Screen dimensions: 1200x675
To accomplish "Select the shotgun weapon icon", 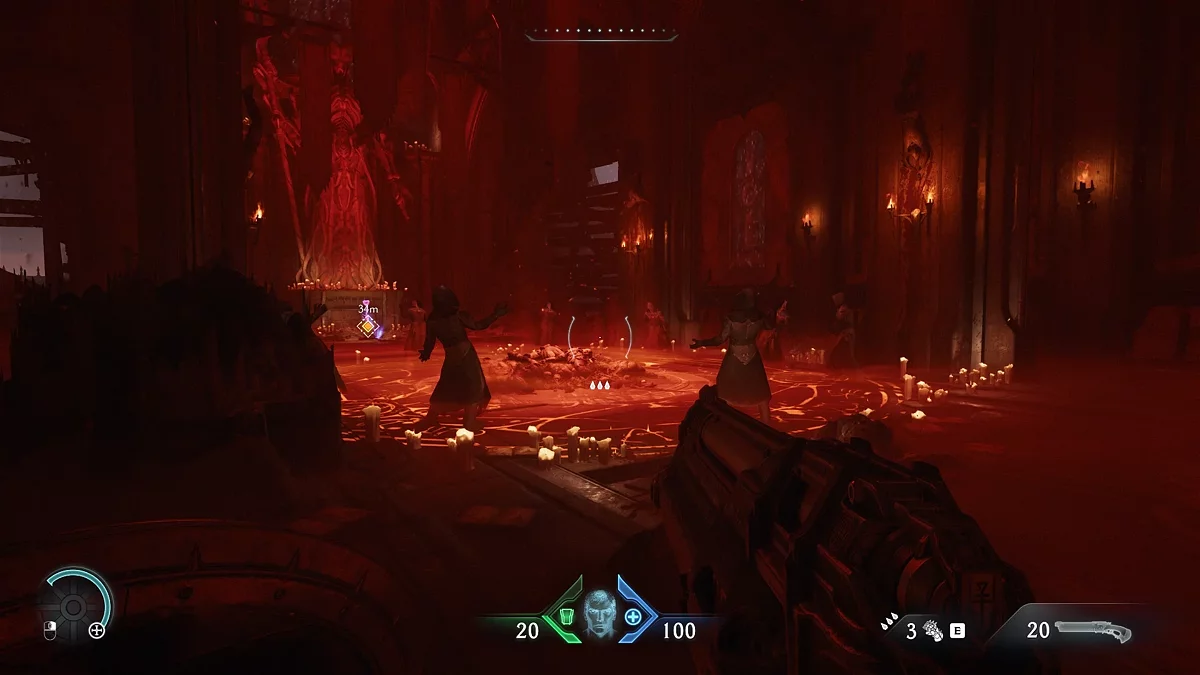I will point(1093,630).
